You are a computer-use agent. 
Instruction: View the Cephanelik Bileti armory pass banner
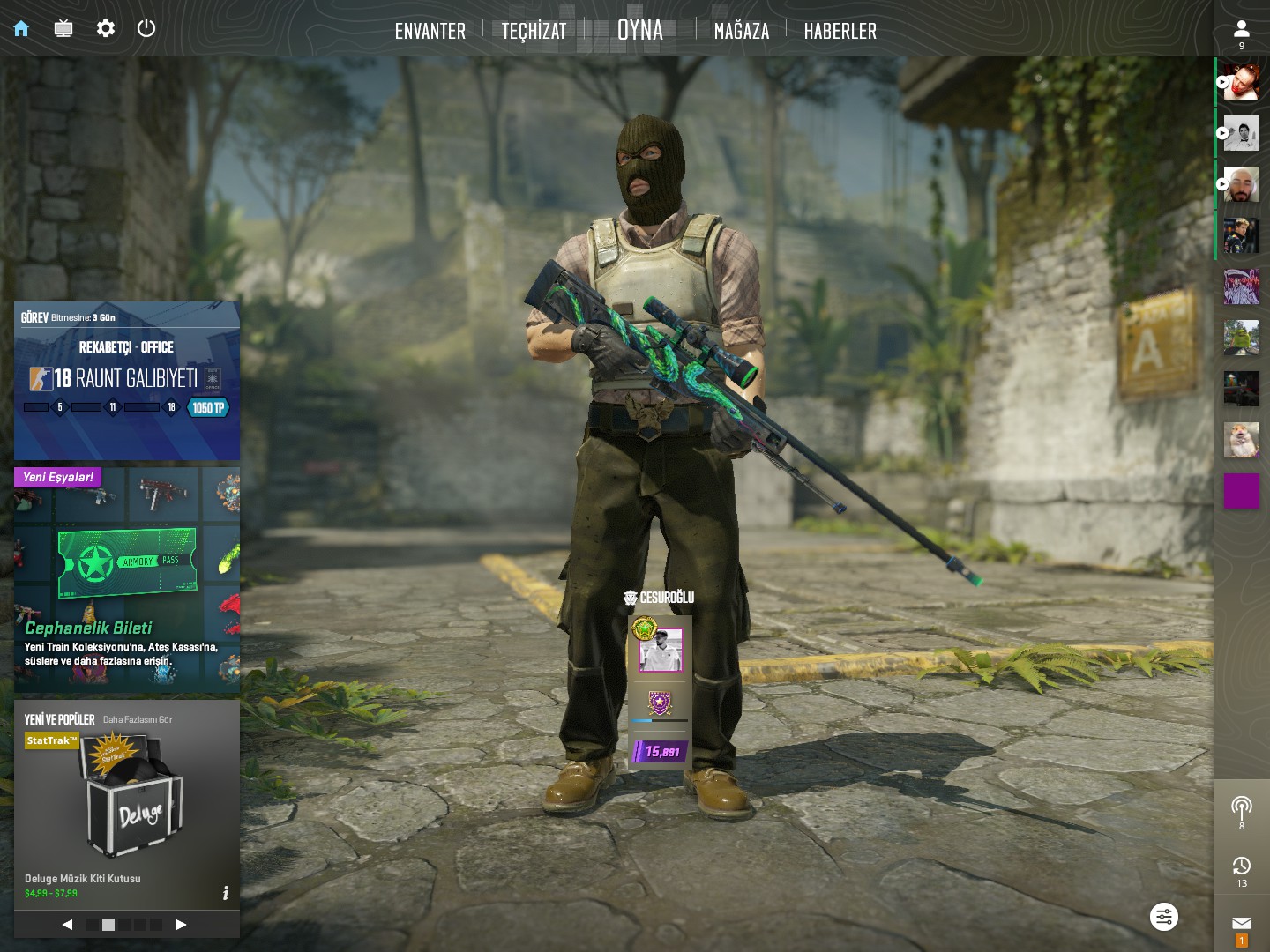click(126, 579)
